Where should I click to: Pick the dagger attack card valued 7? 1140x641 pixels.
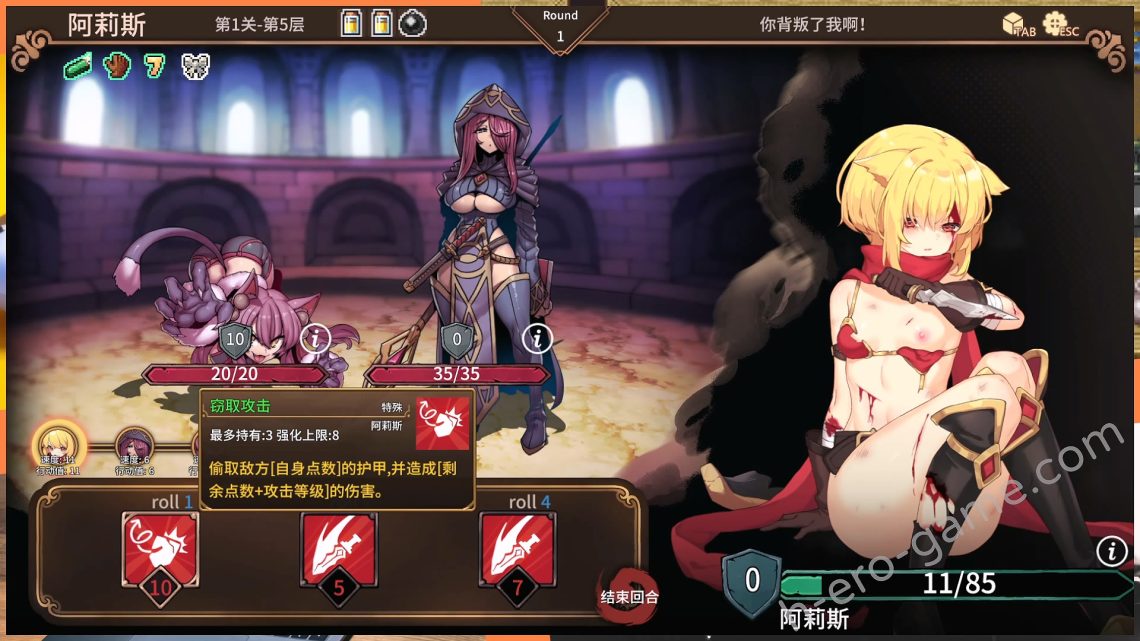click(x=517, y=549)
